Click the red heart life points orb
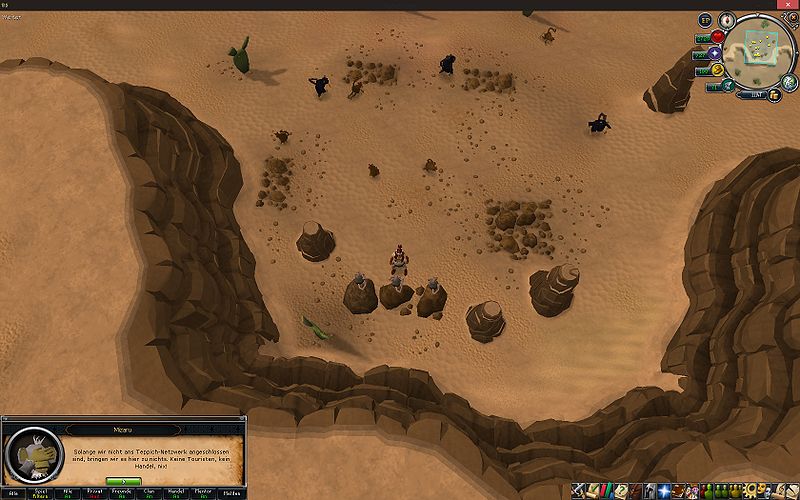Viewport: 800px width, 500px height. (717, 37)
